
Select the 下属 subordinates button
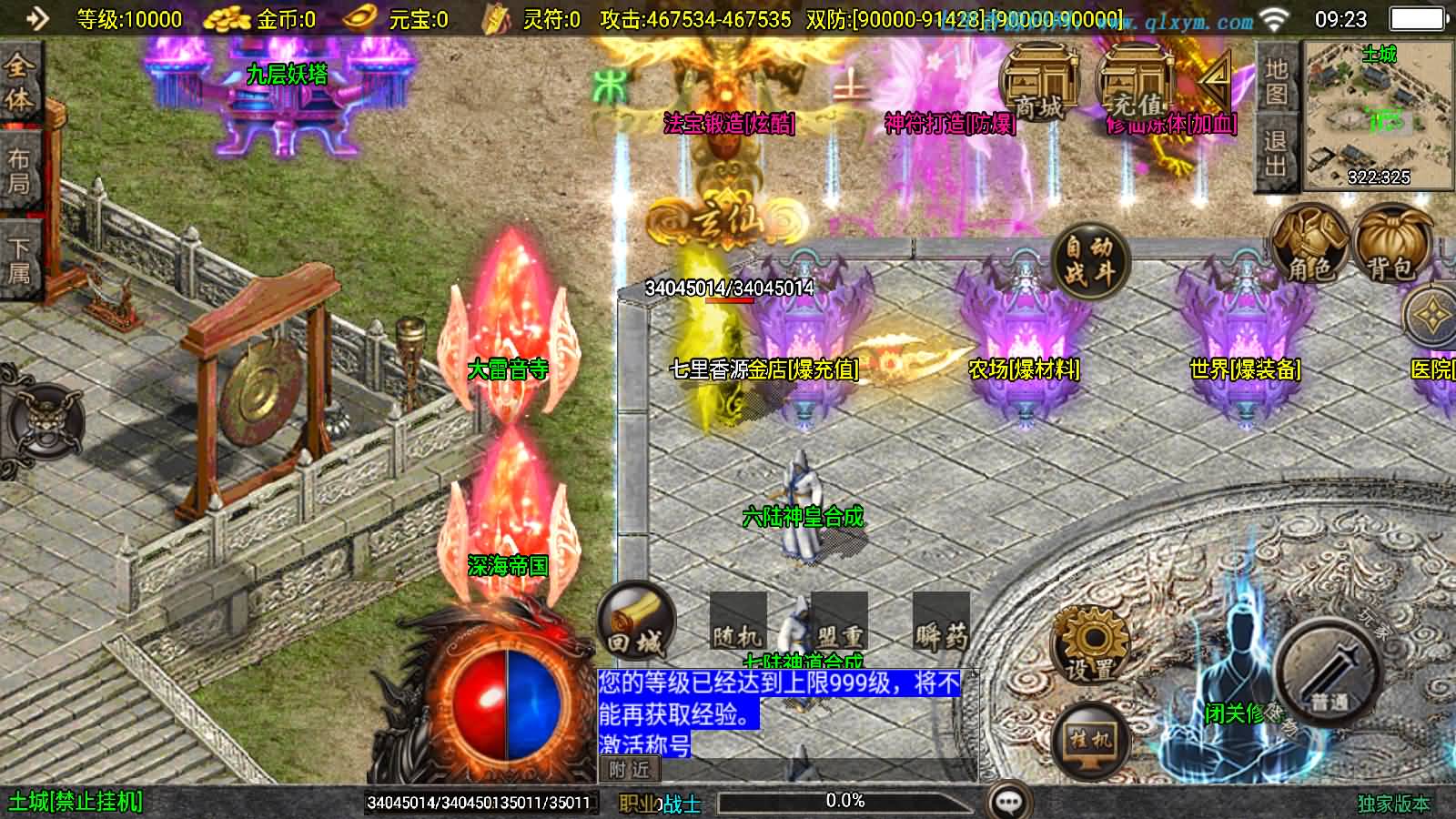pos(19,259)
